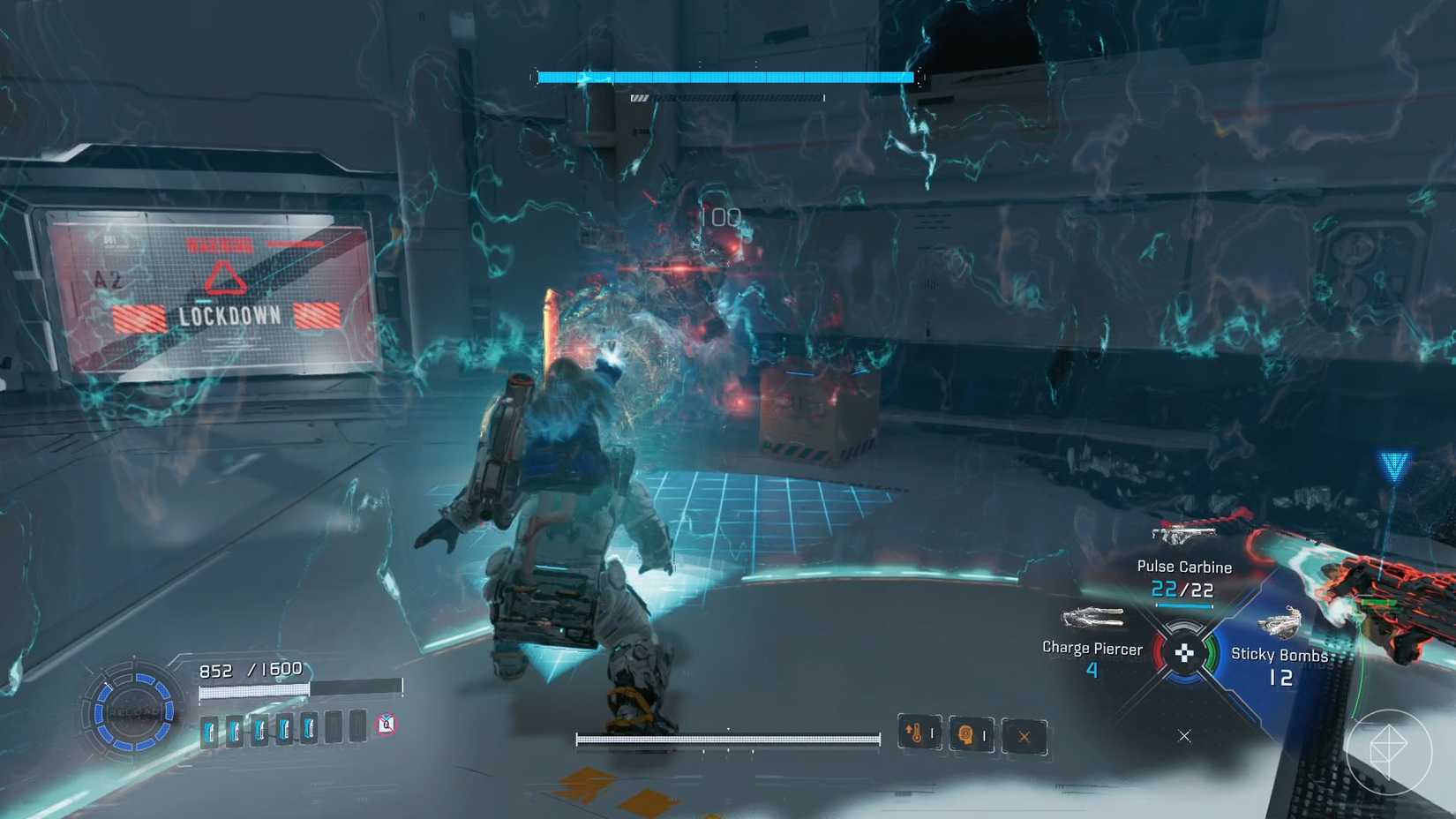Screen dimensions: 1456x819
Task: Select the Pulse Carbine weapon icon
Action: pos(1187,534)
